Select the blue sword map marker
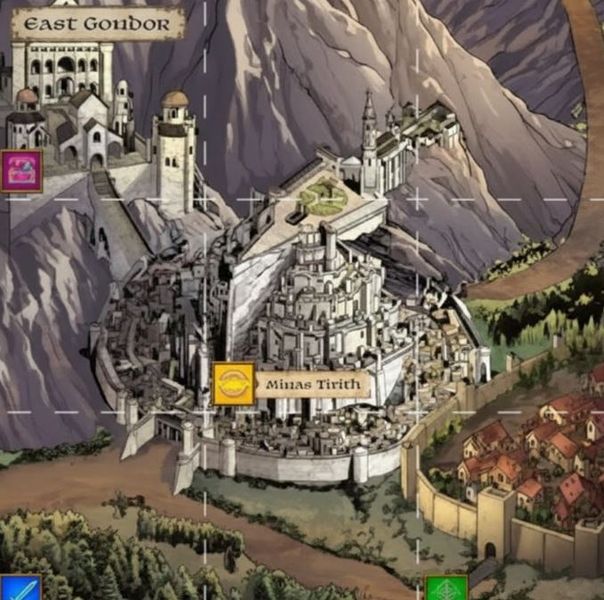Screen dimensions: 604x600 tap(18, 589)
